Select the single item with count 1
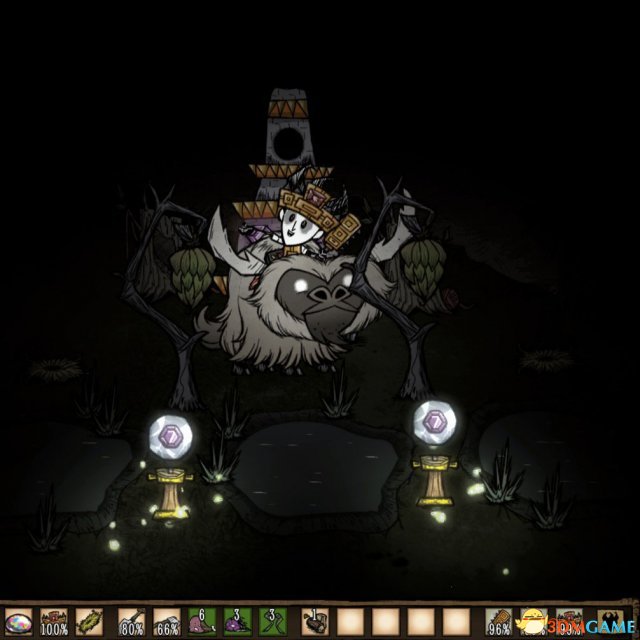The image size is (640, 640). 315,621
